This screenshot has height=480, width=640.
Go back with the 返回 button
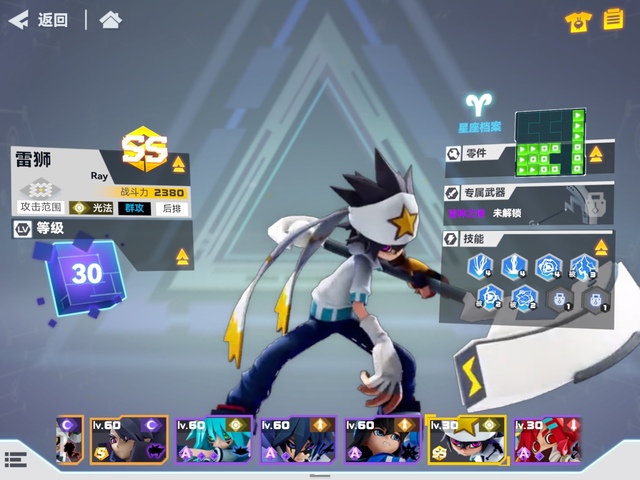tap(38, 20)
